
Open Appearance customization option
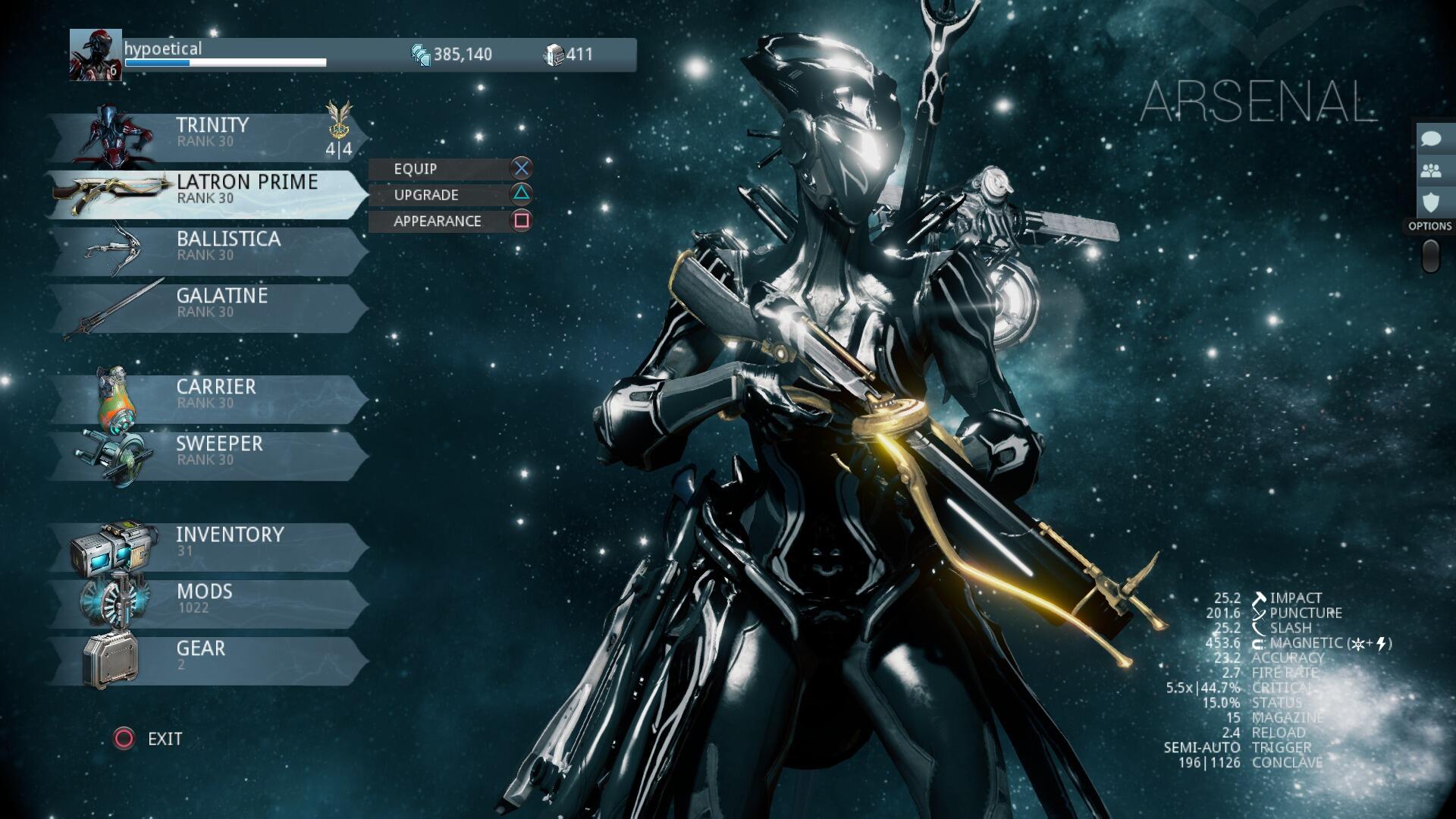[x=450, y=221]
